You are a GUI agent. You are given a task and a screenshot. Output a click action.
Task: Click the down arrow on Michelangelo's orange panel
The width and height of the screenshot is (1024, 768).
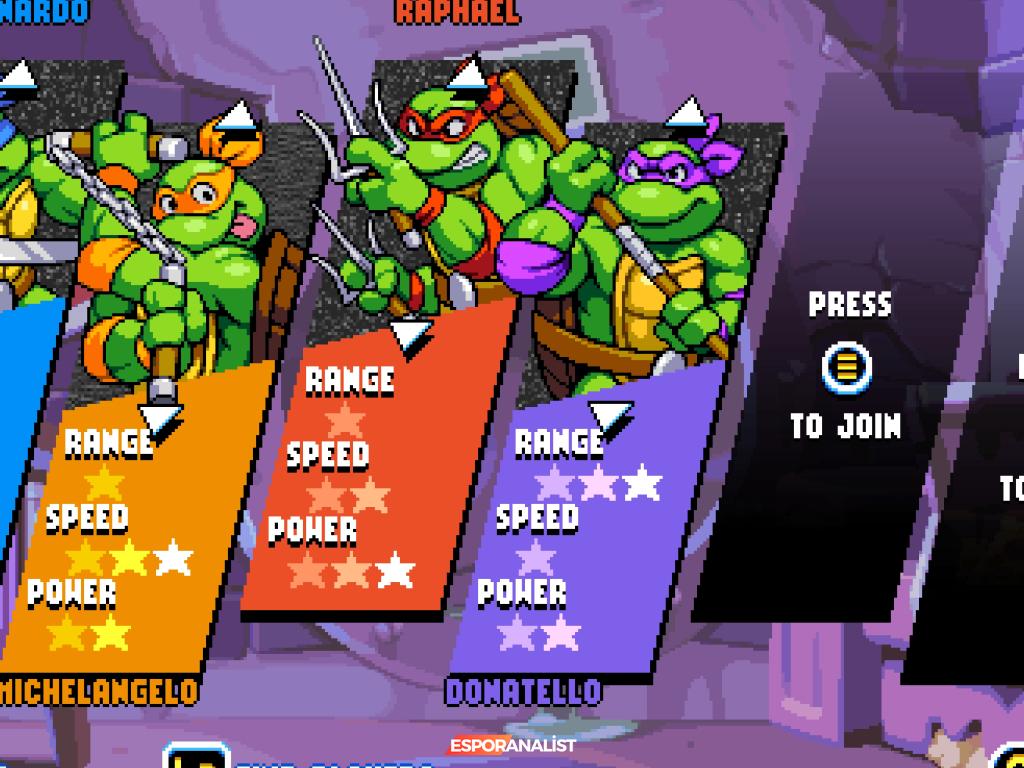coord(160,419)
